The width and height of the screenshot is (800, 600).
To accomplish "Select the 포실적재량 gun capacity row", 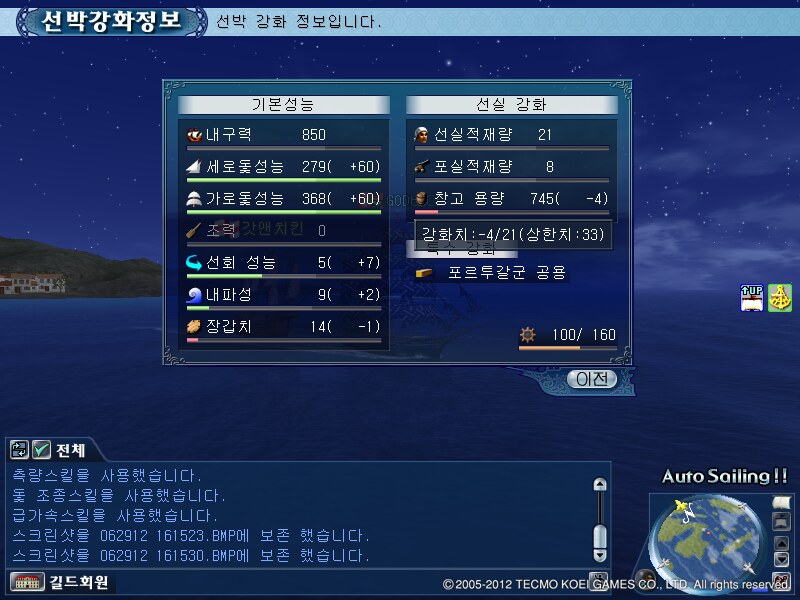I will point(511,167).
